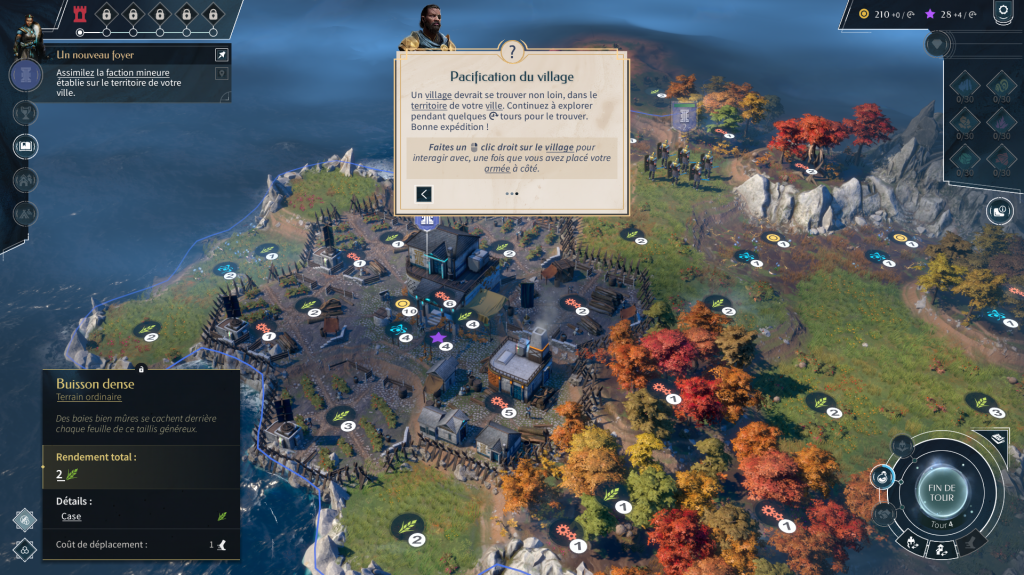
Task: Pin the Un nouveau foyer quest
Action: pyautogui.click(x=221, y=55)
